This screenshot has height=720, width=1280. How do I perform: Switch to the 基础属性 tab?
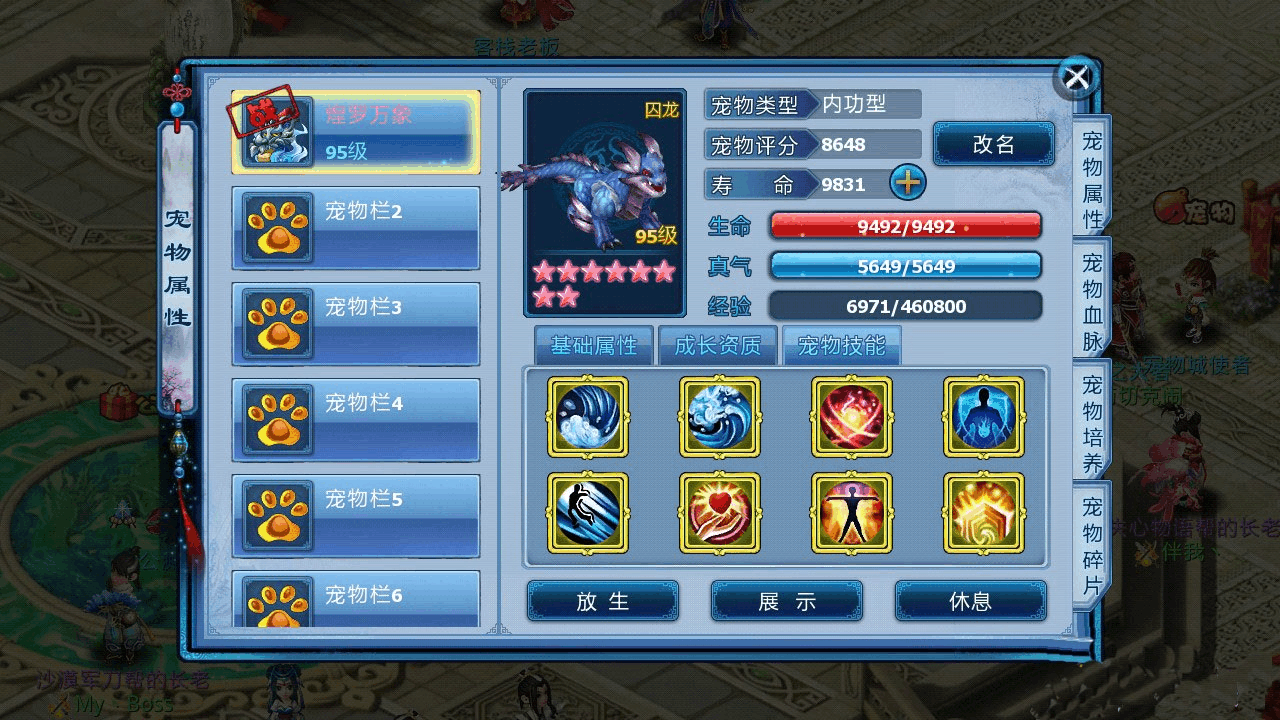pos(593,346)
